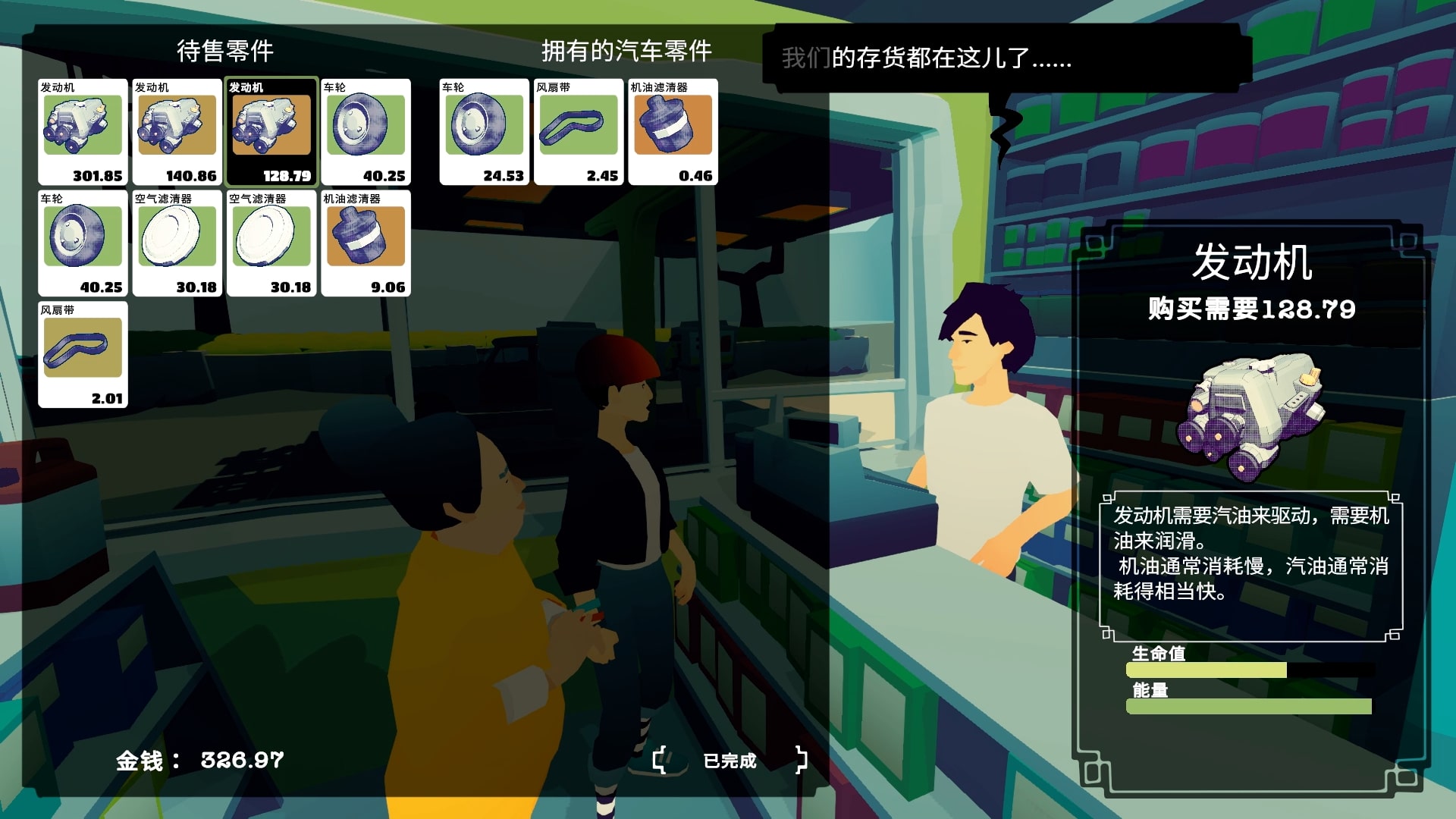Choose the engine costing 140.86
Viewport: 1456px width, 819px height.
(177, 131)
